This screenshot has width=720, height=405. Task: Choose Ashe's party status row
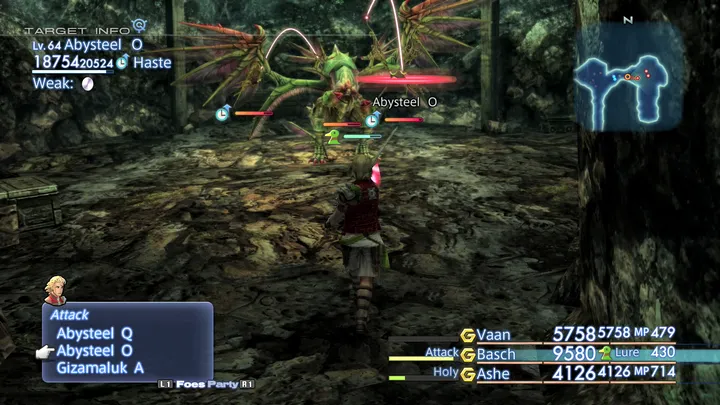pos(493,374)
